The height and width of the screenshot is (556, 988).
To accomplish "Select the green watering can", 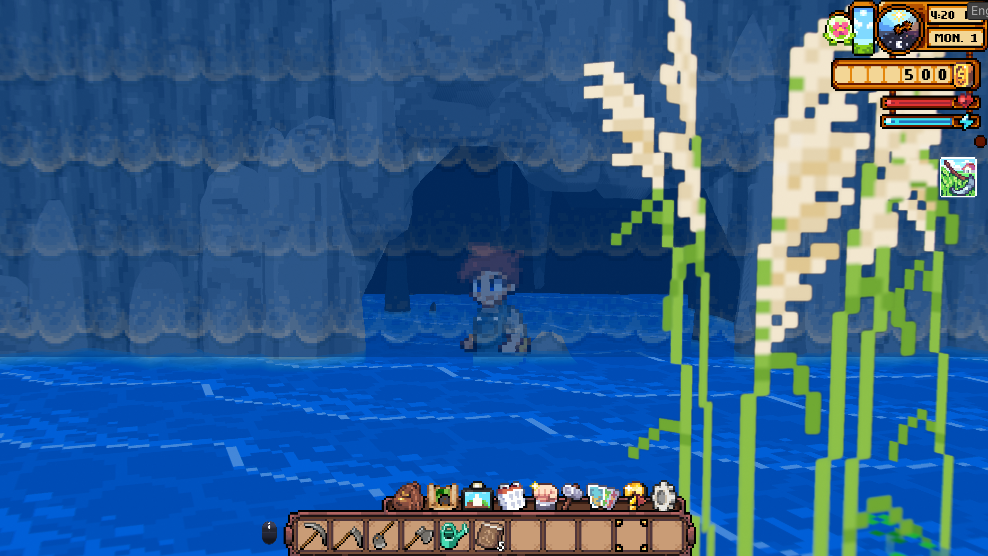I will [x=455, y=533].
